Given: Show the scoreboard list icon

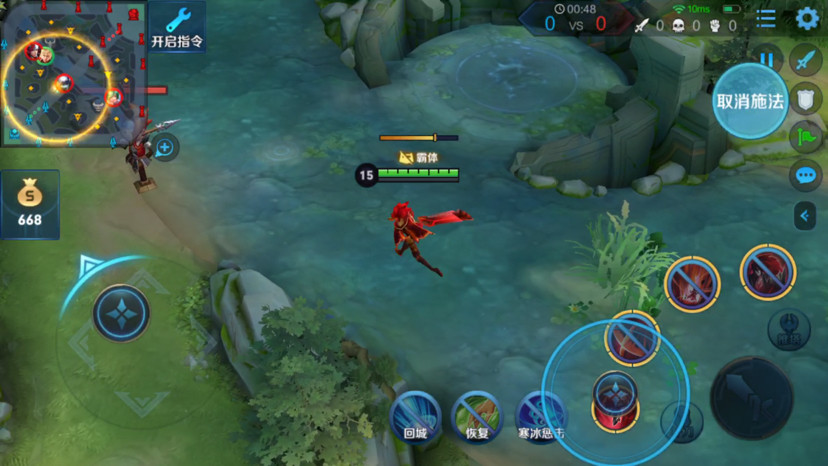Looking at the screenshot, I should [x=766, y=18].
